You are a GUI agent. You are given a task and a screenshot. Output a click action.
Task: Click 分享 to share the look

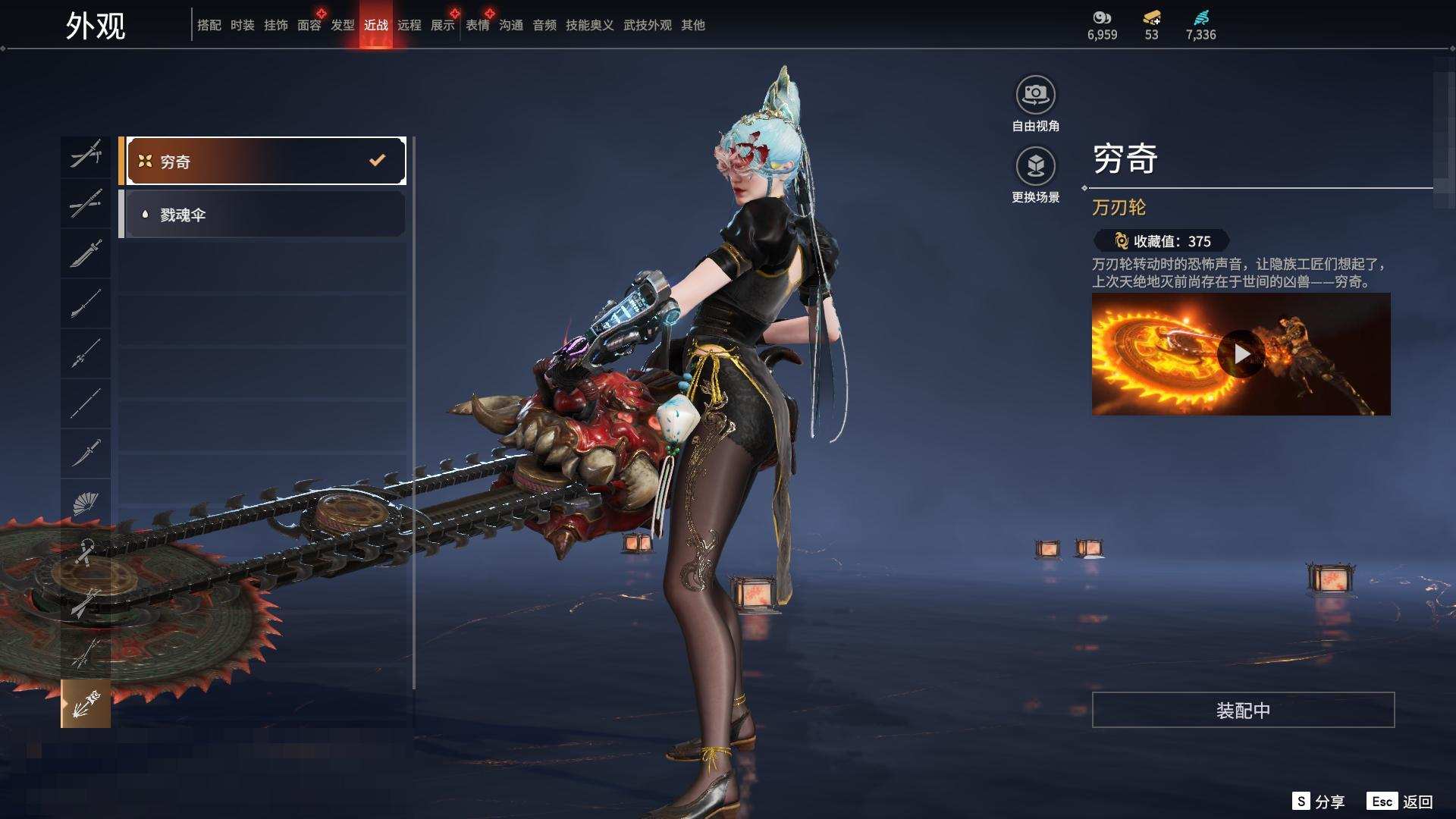1319,802
